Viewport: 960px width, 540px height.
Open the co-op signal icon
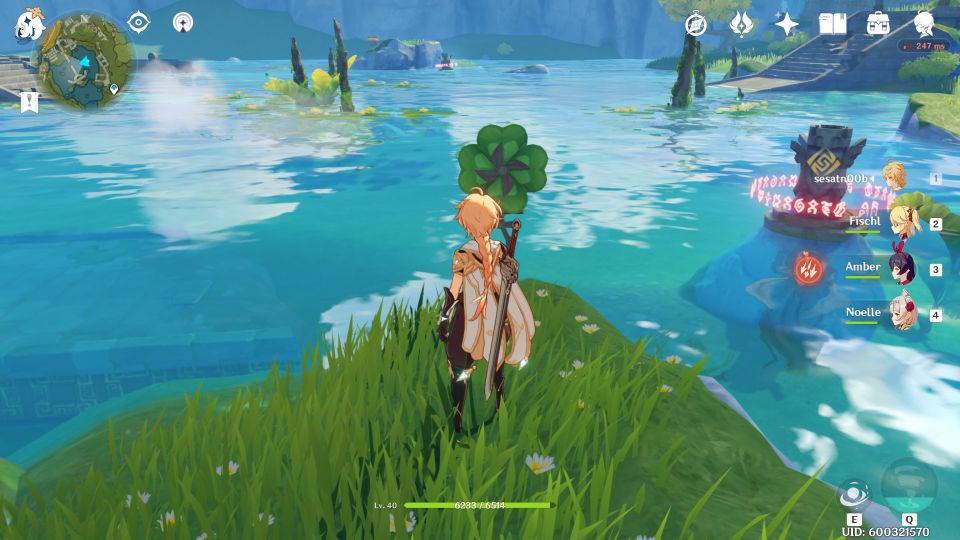pos(183,22)
